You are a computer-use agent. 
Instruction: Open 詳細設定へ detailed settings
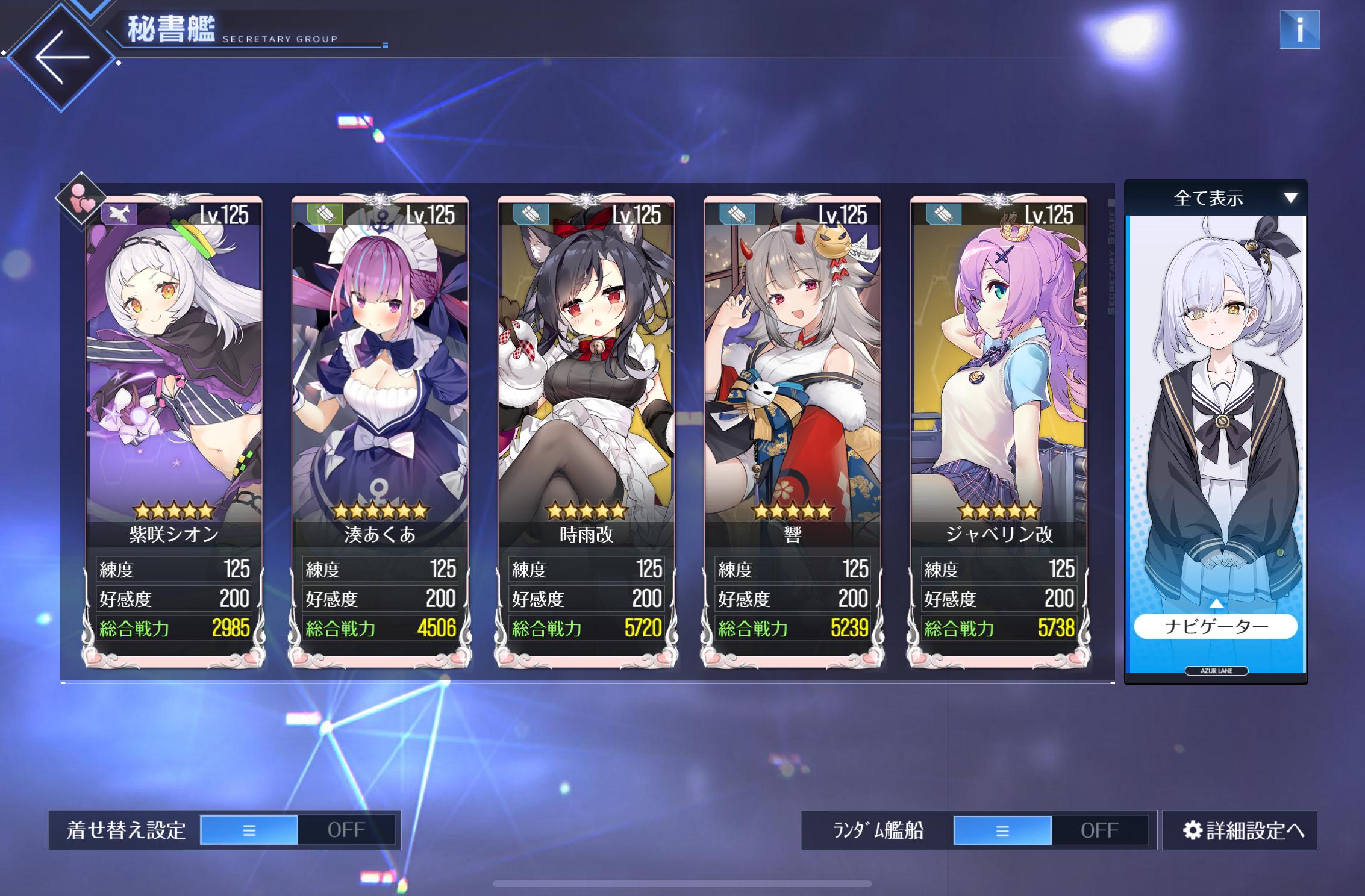point(1240,830)
